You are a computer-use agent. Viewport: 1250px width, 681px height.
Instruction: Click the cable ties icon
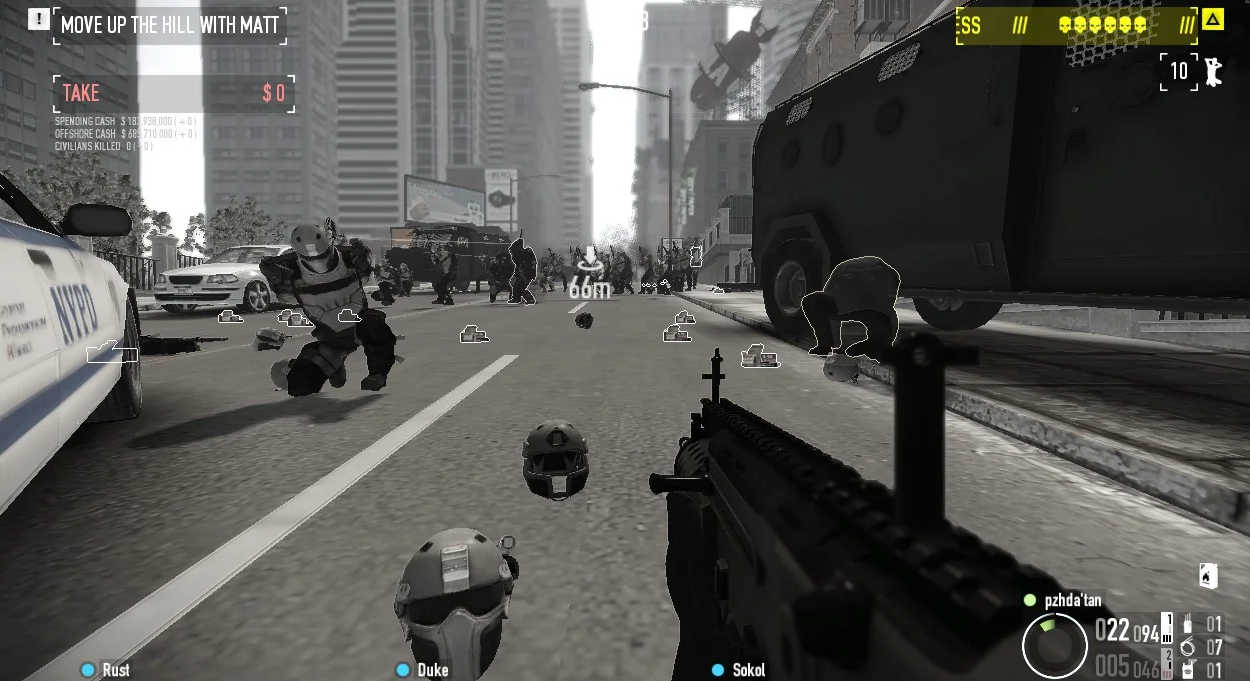coord(1188,648)
